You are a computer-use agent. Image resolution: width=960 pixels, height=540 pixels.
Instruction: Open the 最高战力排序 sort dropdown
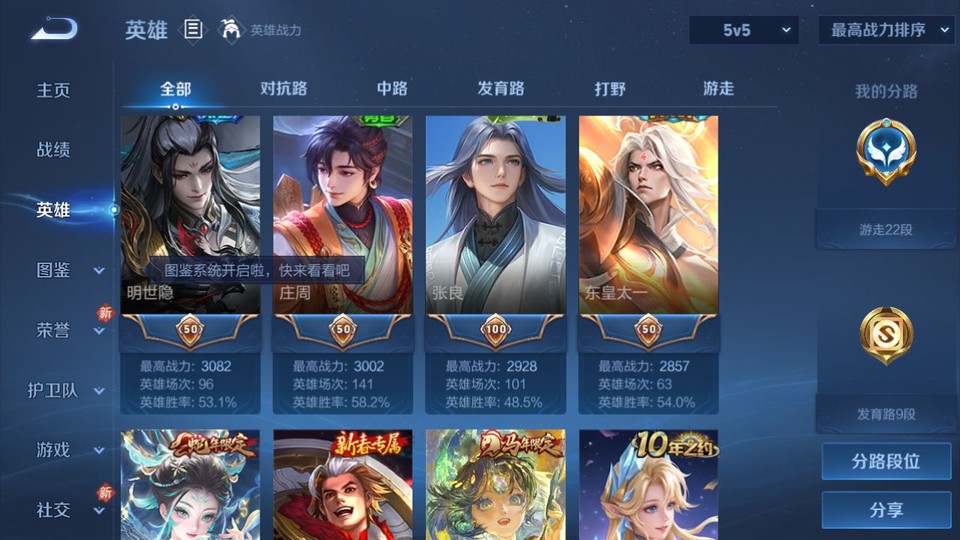[x=886, y=30]
